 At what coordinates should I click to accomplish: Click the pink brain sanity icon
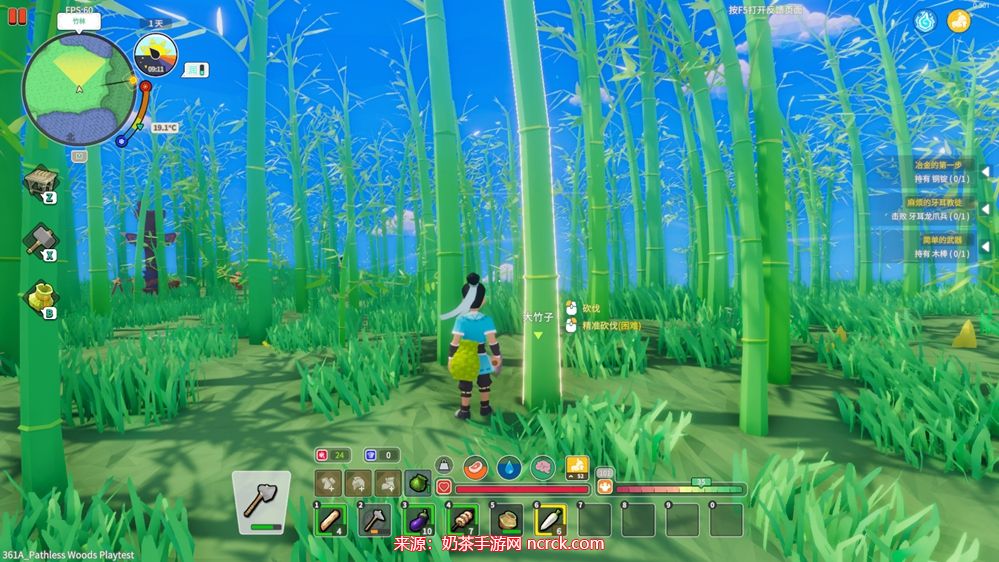click(x=543, y=466)
